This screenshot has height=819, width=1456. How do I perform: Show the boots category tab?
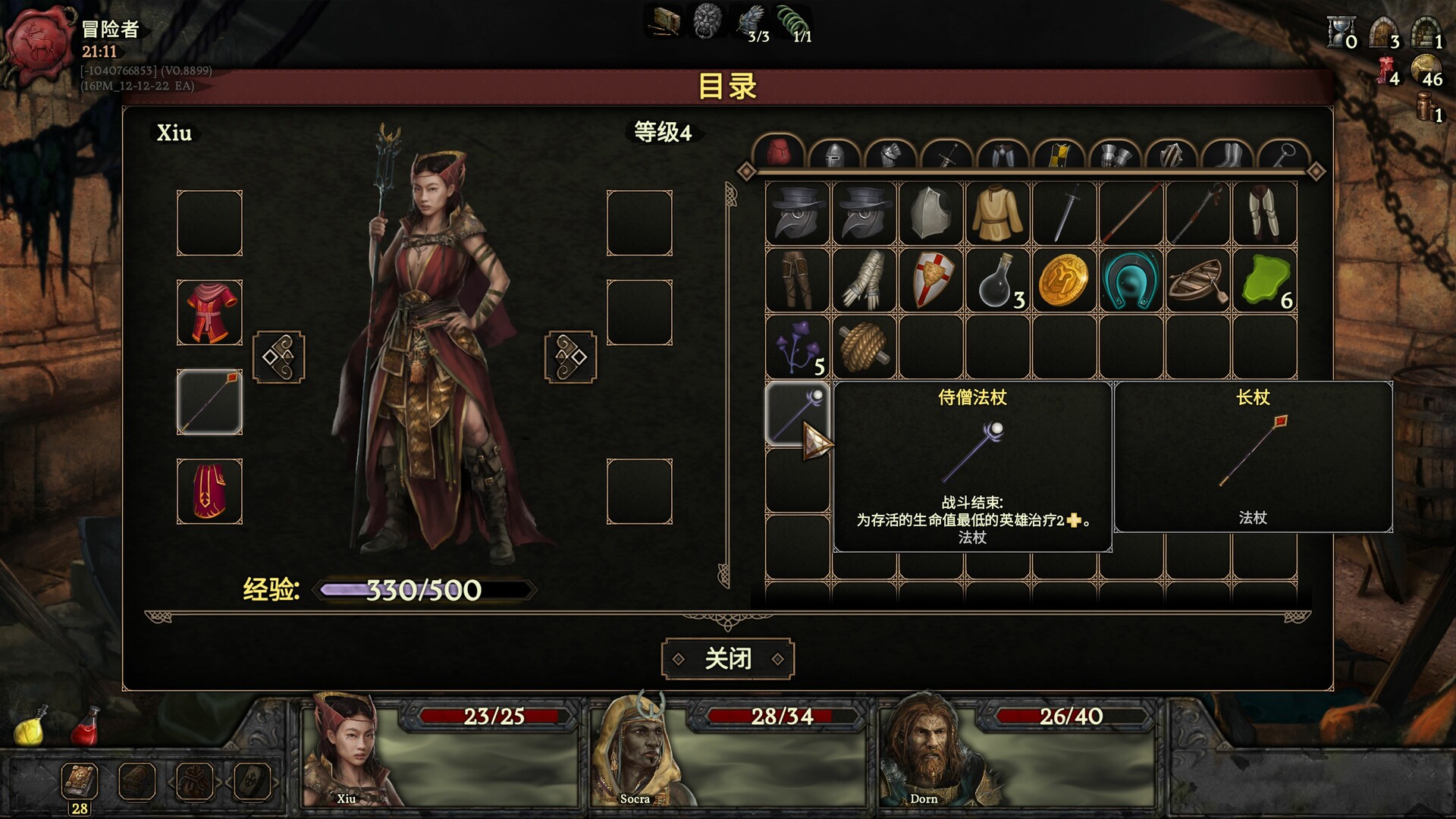pyautogui.click(x=1228, y=155)
